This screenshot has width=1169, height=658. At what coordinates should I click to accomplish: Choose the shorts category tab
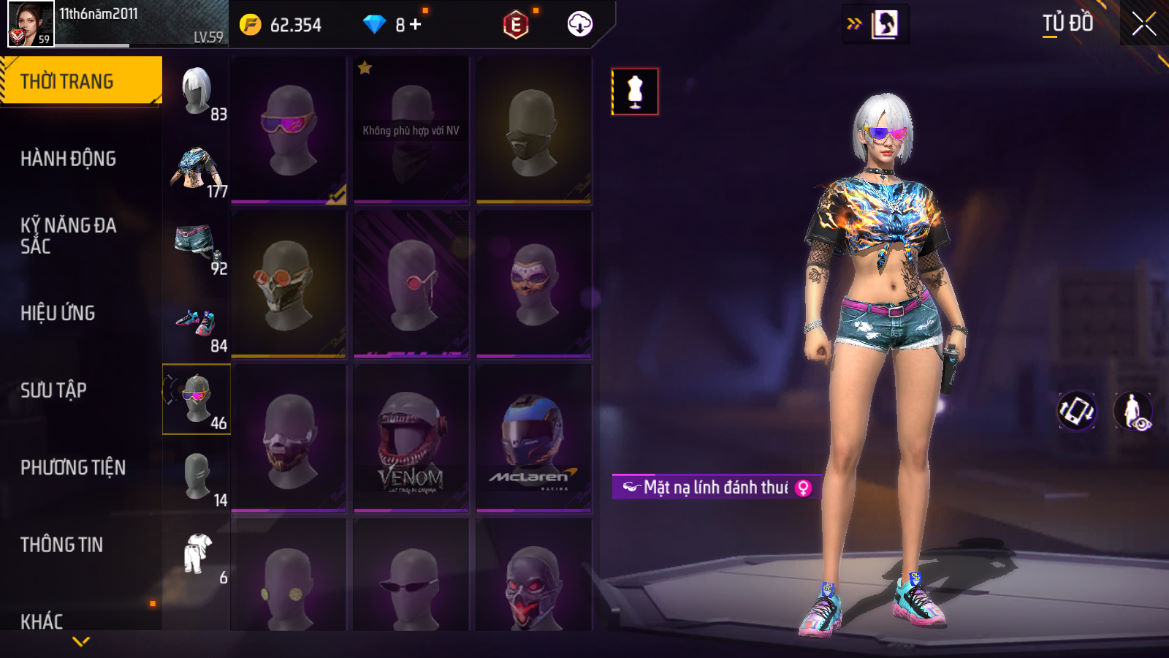coord(196,245)
